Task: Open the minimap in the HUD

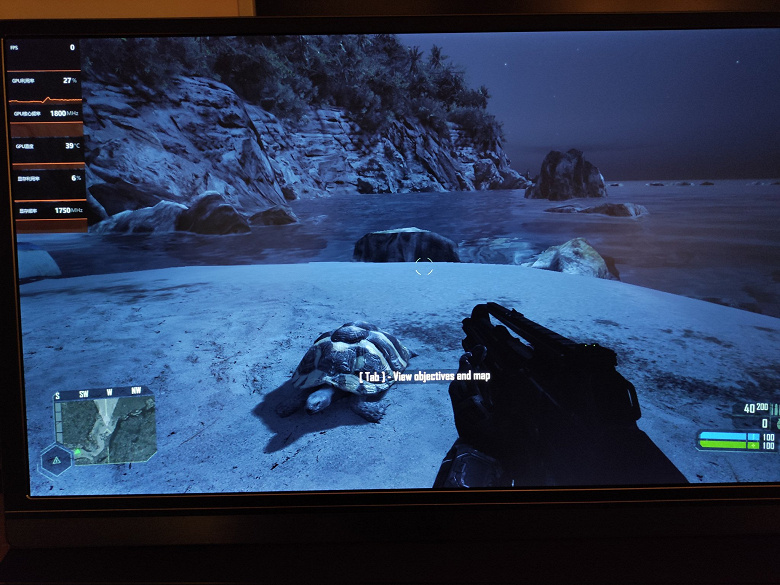Action: 106,426
